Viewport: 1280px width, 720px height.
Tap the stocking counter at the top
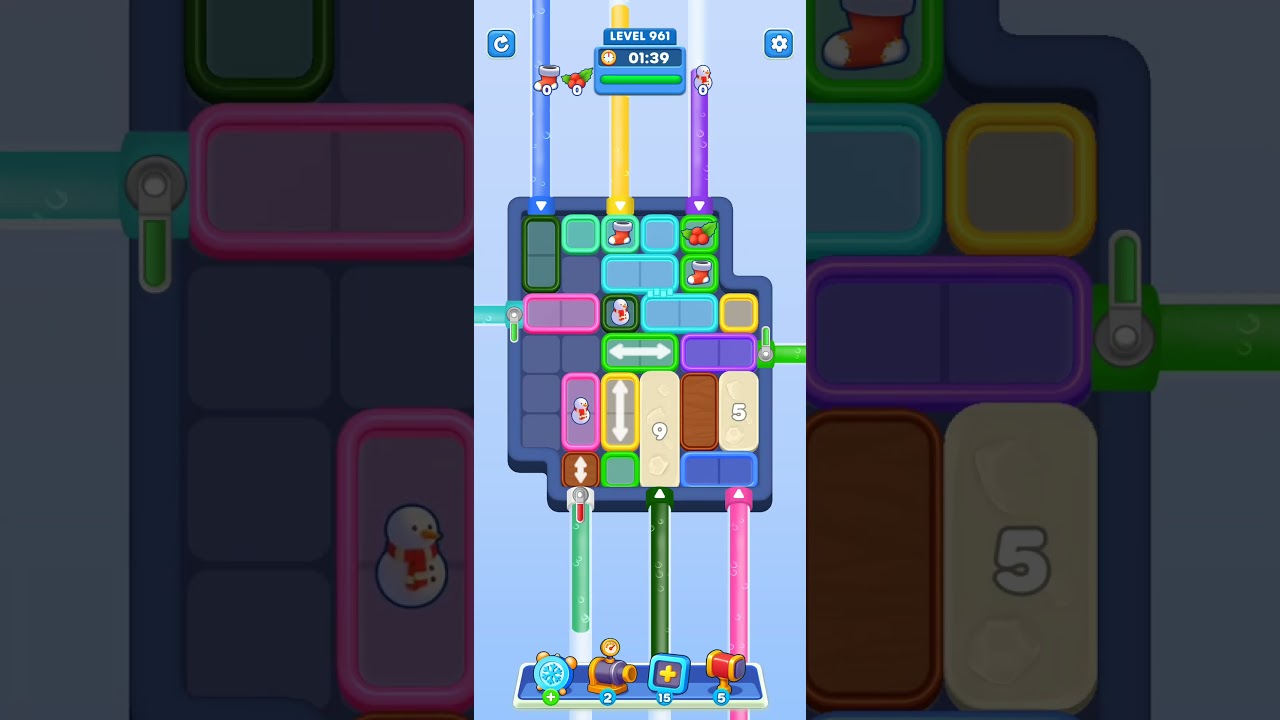point(546,80)
